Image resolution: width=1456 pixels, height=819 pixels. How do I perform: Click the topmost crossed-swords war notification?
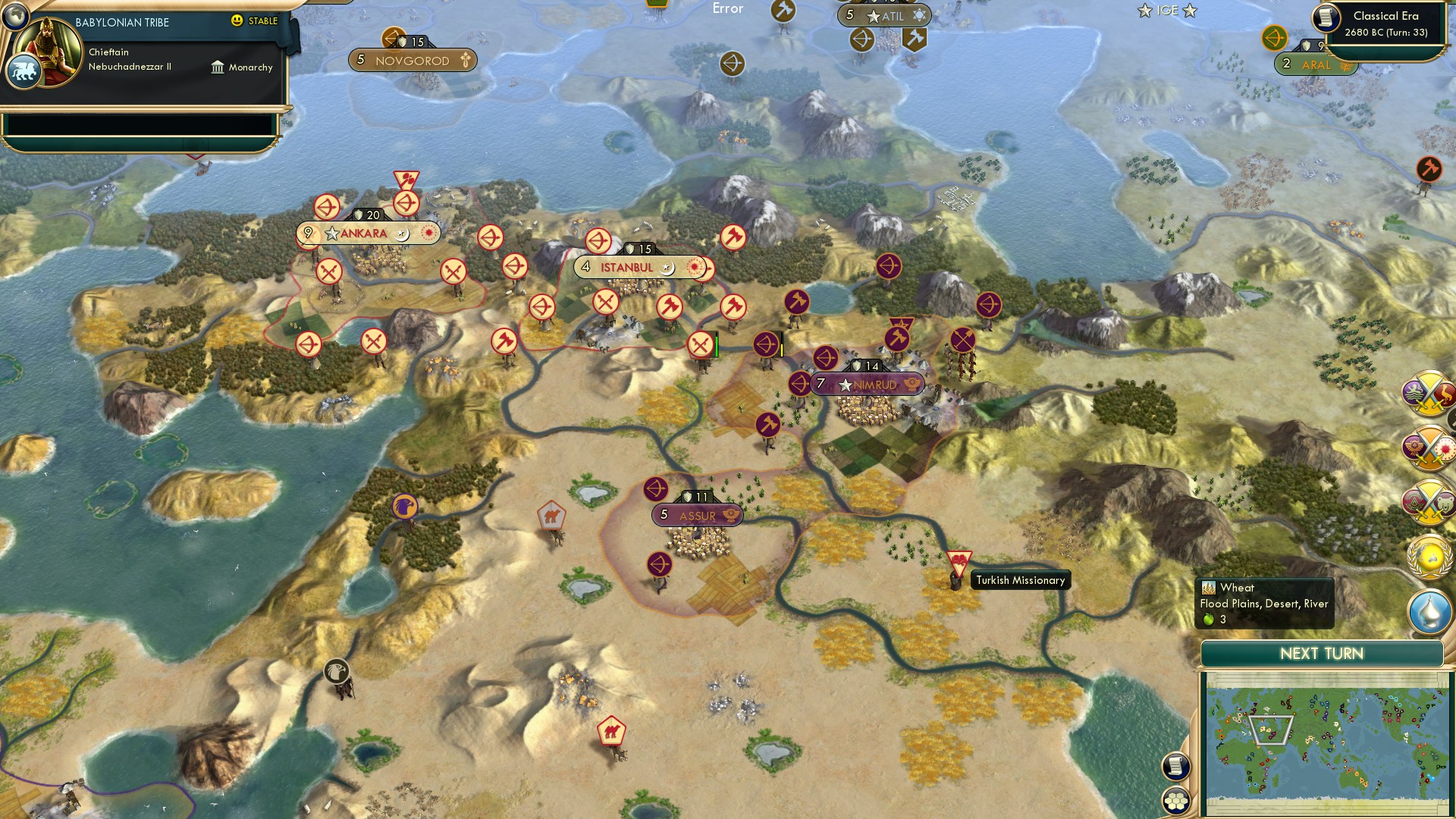(x=1428, y=395)
